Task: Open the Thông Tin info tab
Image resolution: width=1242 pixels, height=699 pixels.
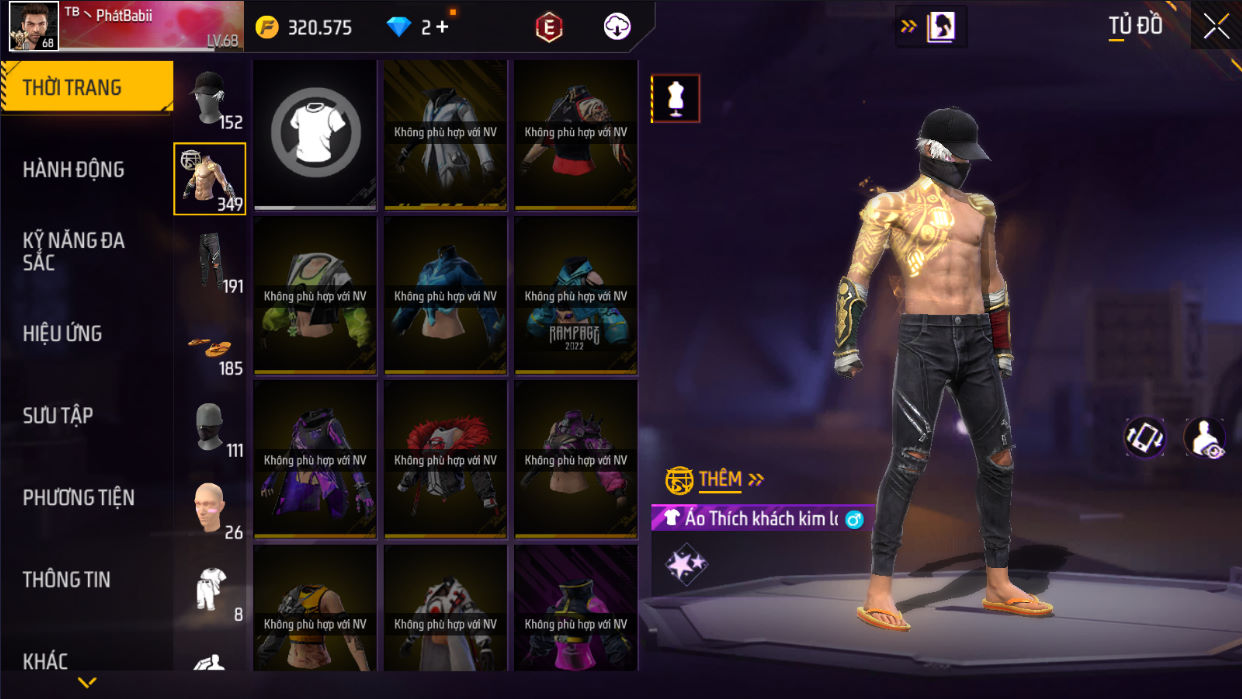Action: [x=66, y=580]
